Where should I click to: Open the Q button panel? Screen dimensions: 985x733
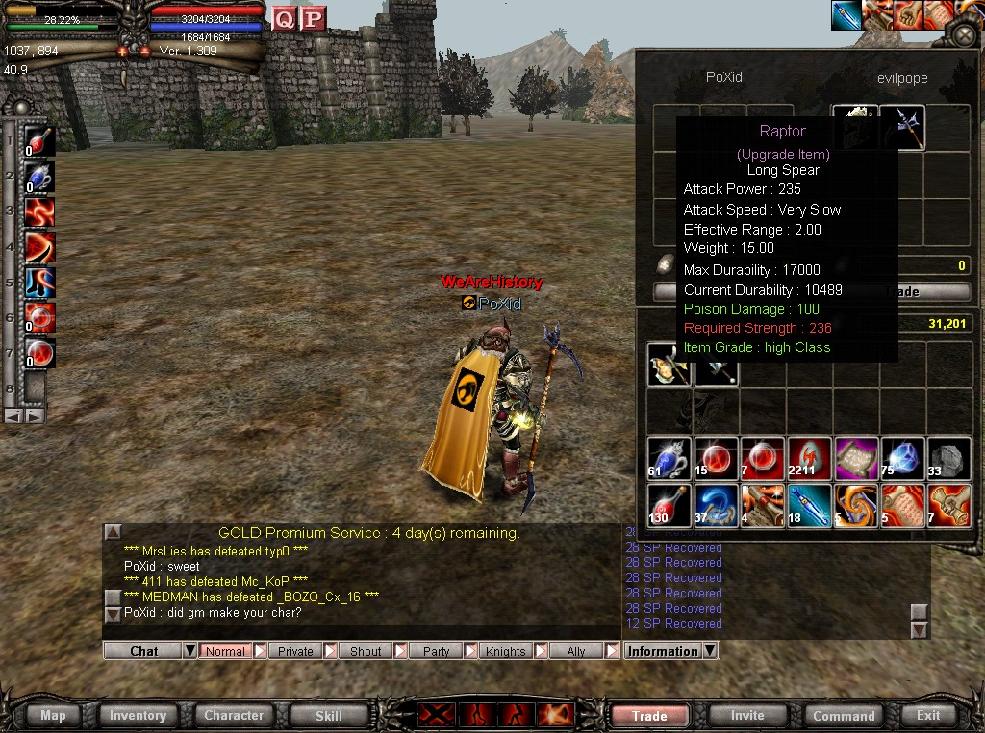(285, 18)
